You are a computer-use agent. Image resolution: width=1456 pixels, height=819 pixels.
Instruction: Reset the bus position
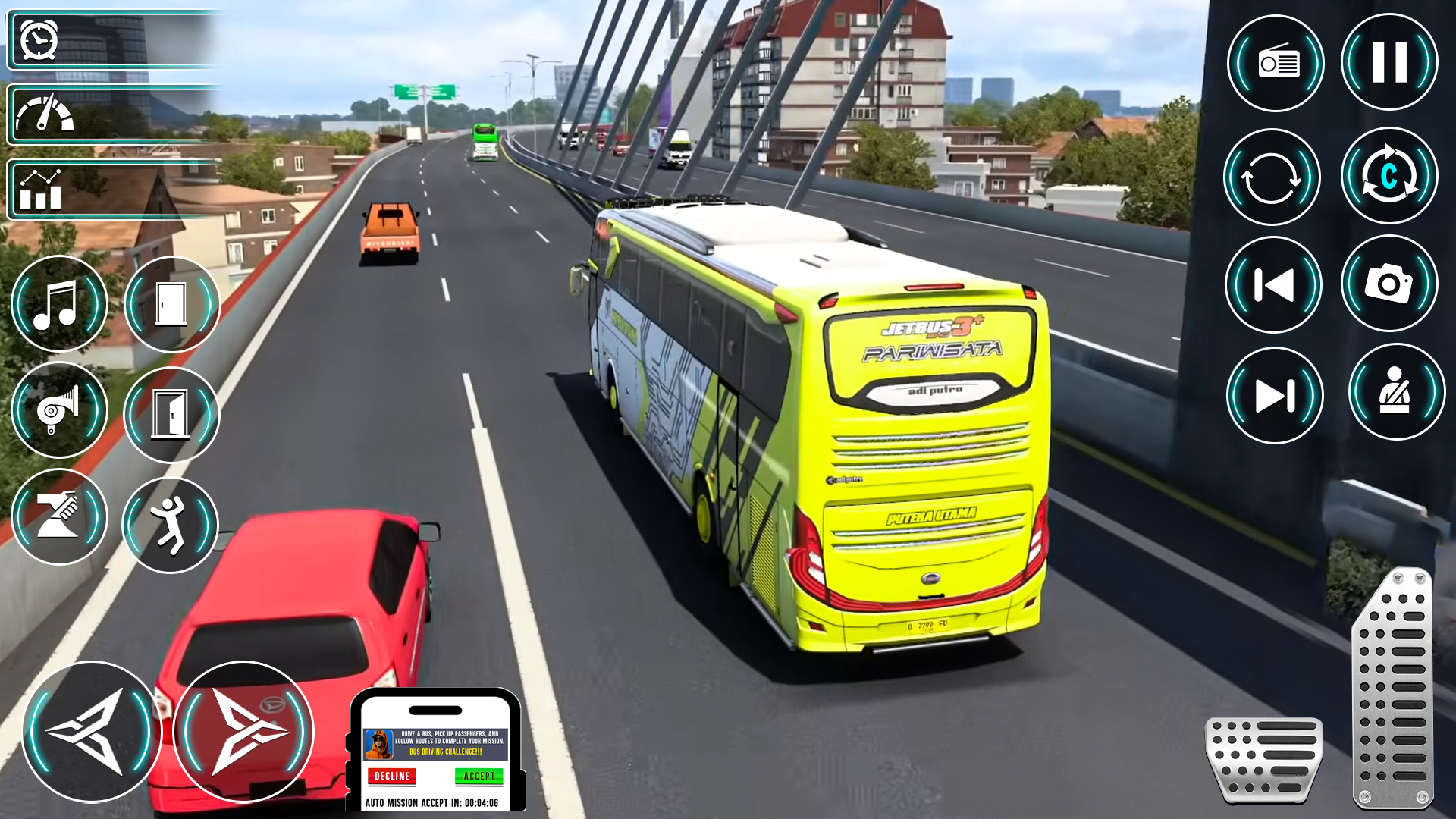[x=1272, y=176]
